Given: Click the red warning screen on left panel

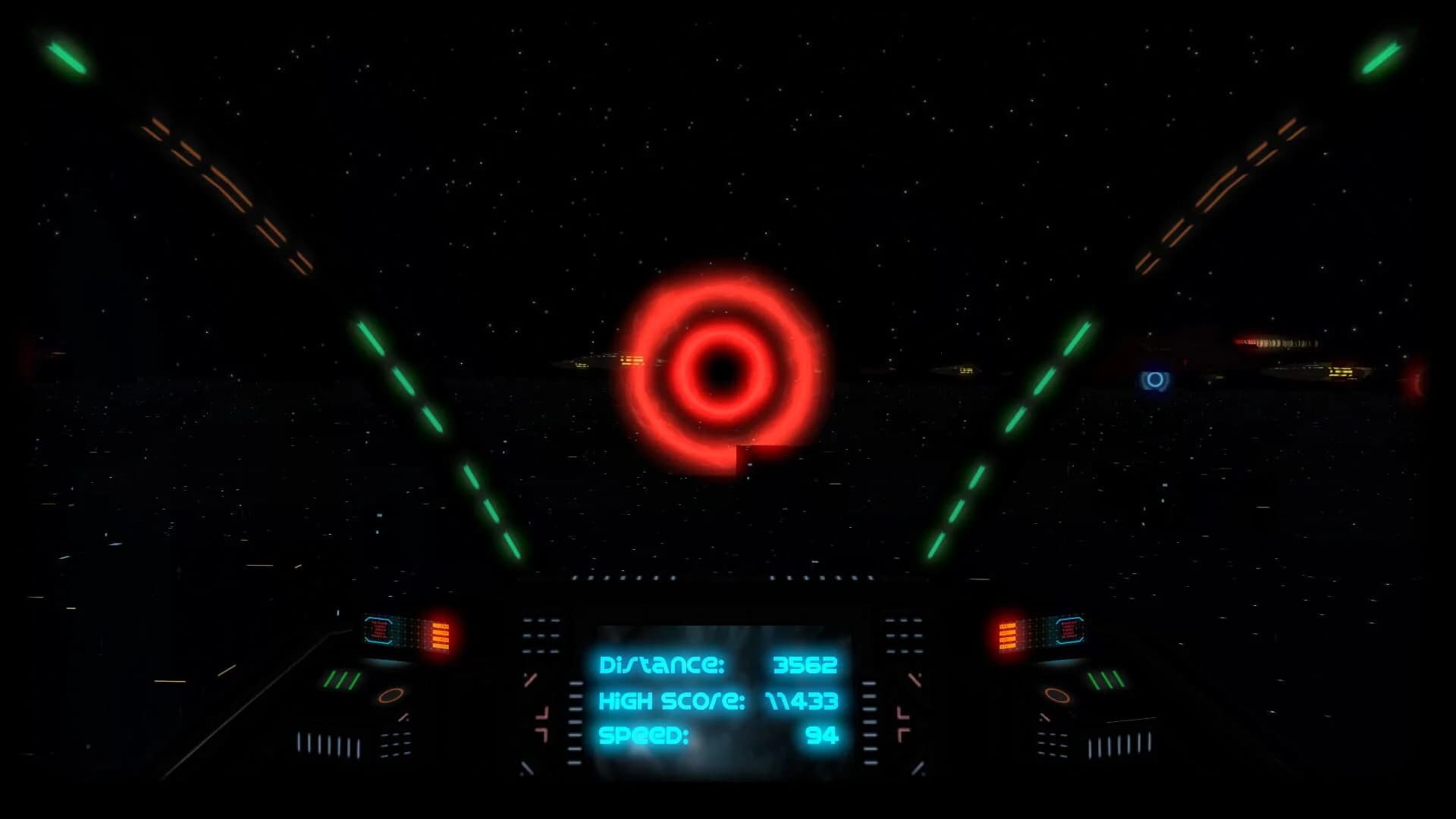Looking at the screenshot, I should (379, 632).
